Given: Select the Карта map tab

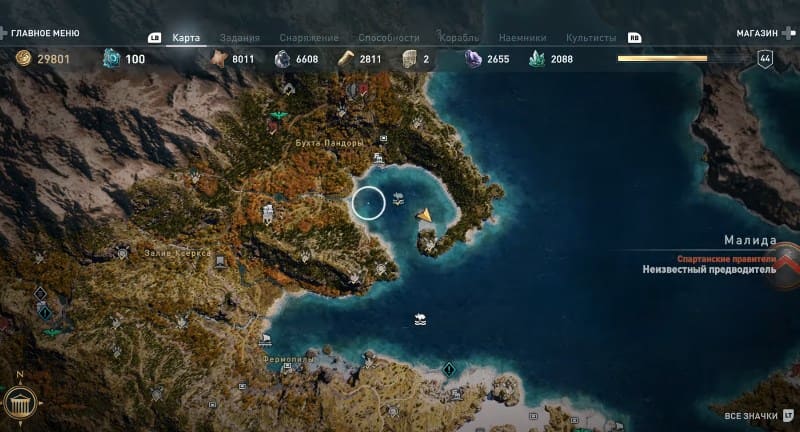Looking at the screenshot, I should pos(186,37).
